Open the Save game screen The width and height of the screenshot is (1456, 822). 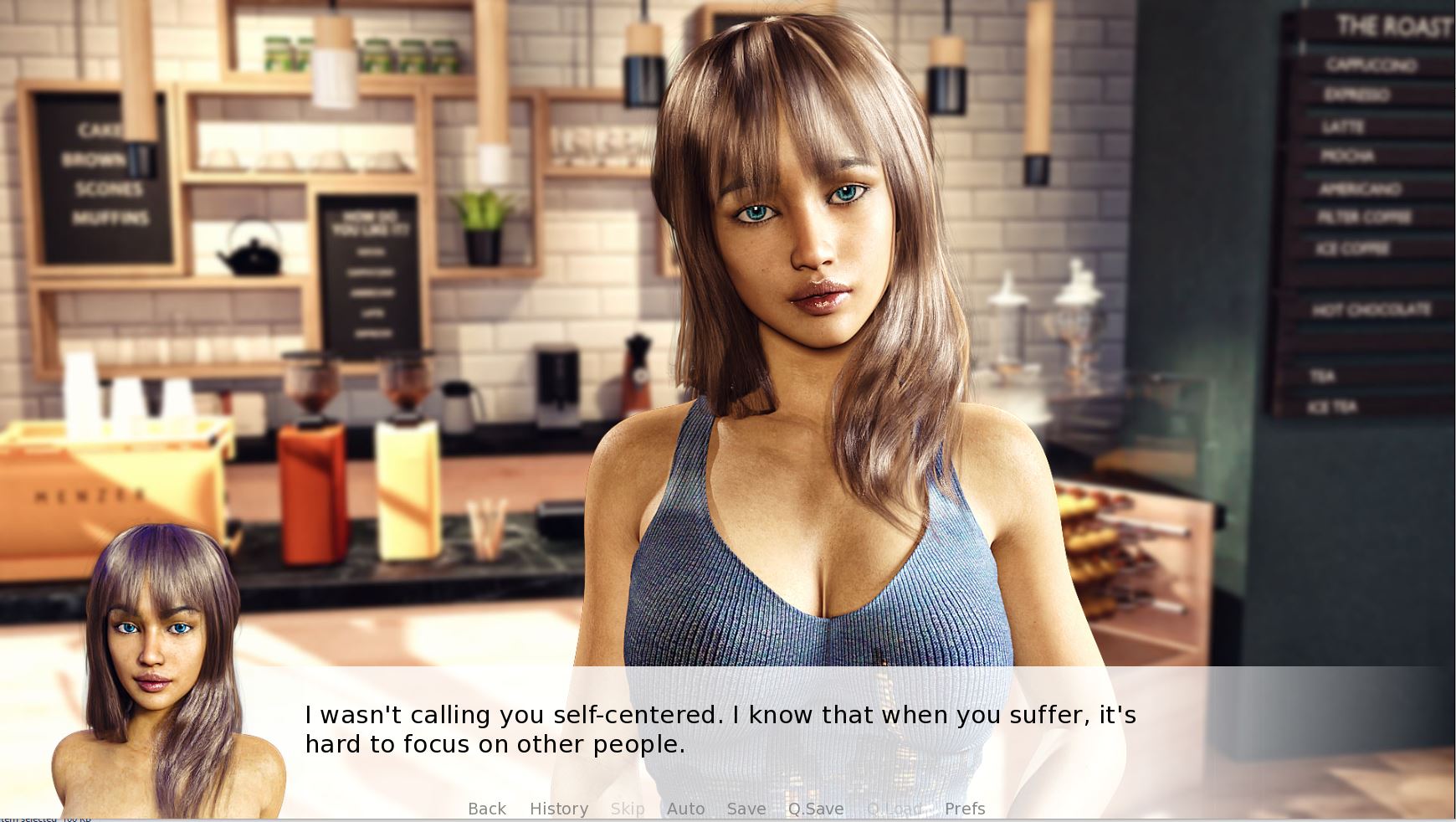[x=746, y=809]
